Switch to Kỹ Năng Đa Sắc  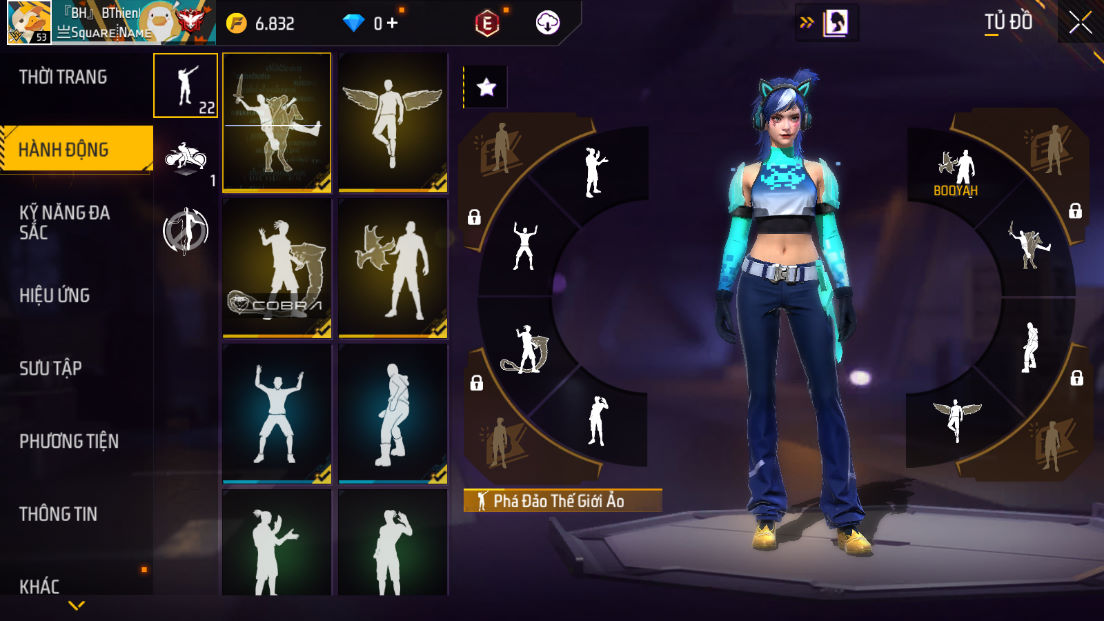coord(65,222)
